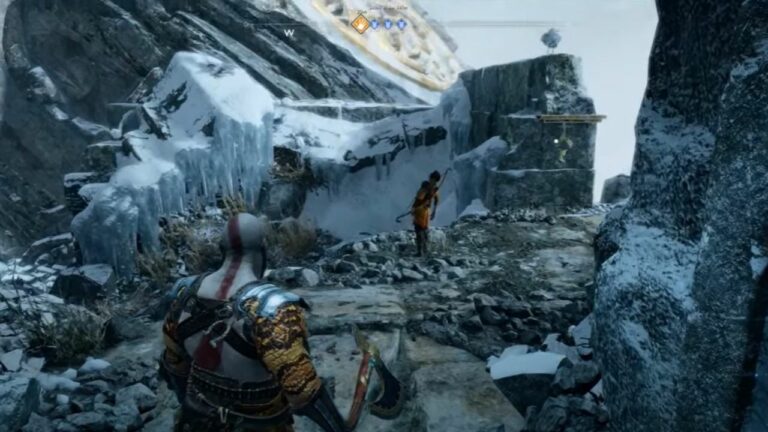The height and width of the screenshot is (432, 768).
Task: Click the compass bar's W heading
Action: [x=289, y=33]
